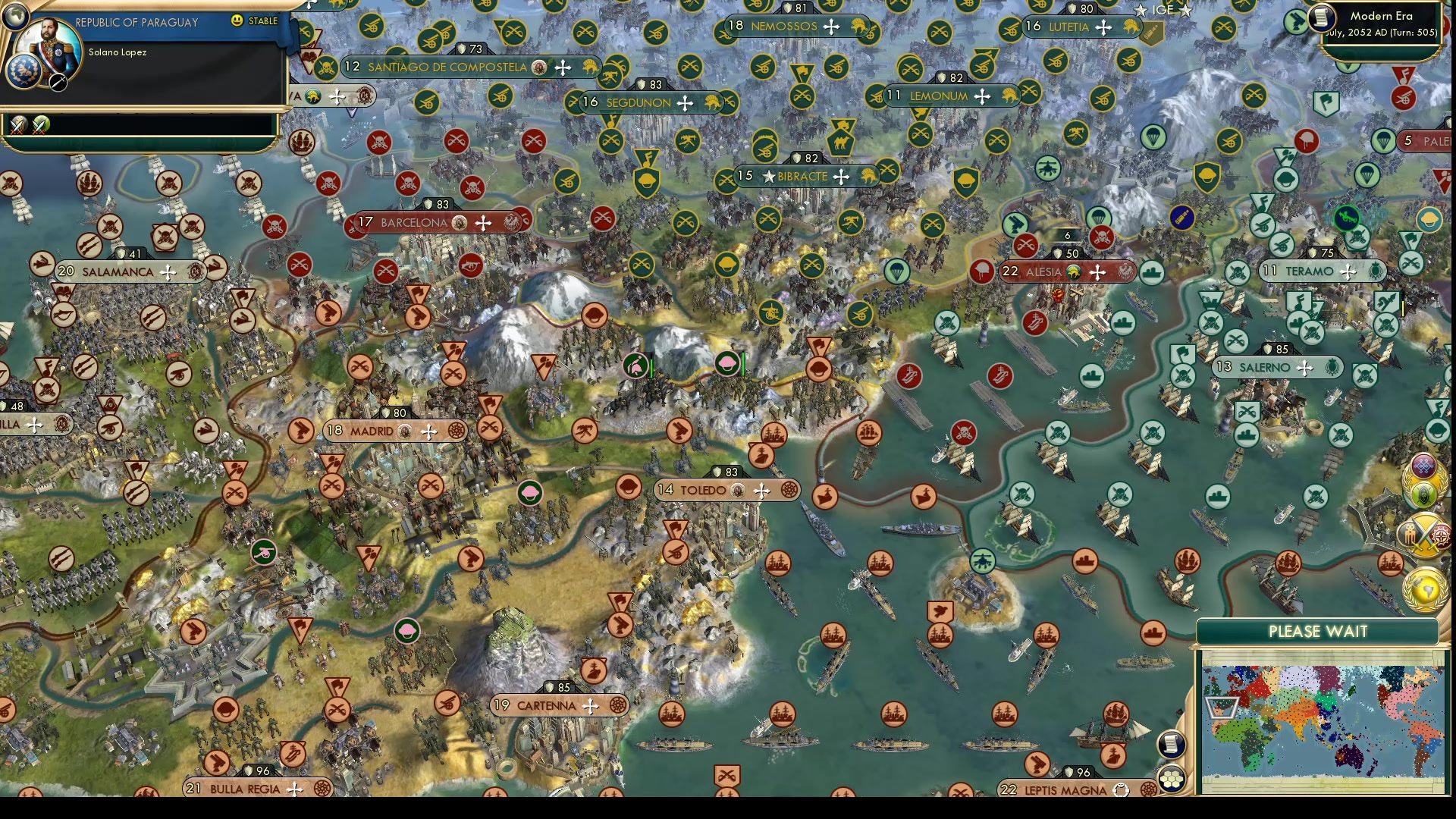This screenshot has height=819, width=1456.
Task: Click the sword emblem under the leader portrait
Action: coord(58,83)
